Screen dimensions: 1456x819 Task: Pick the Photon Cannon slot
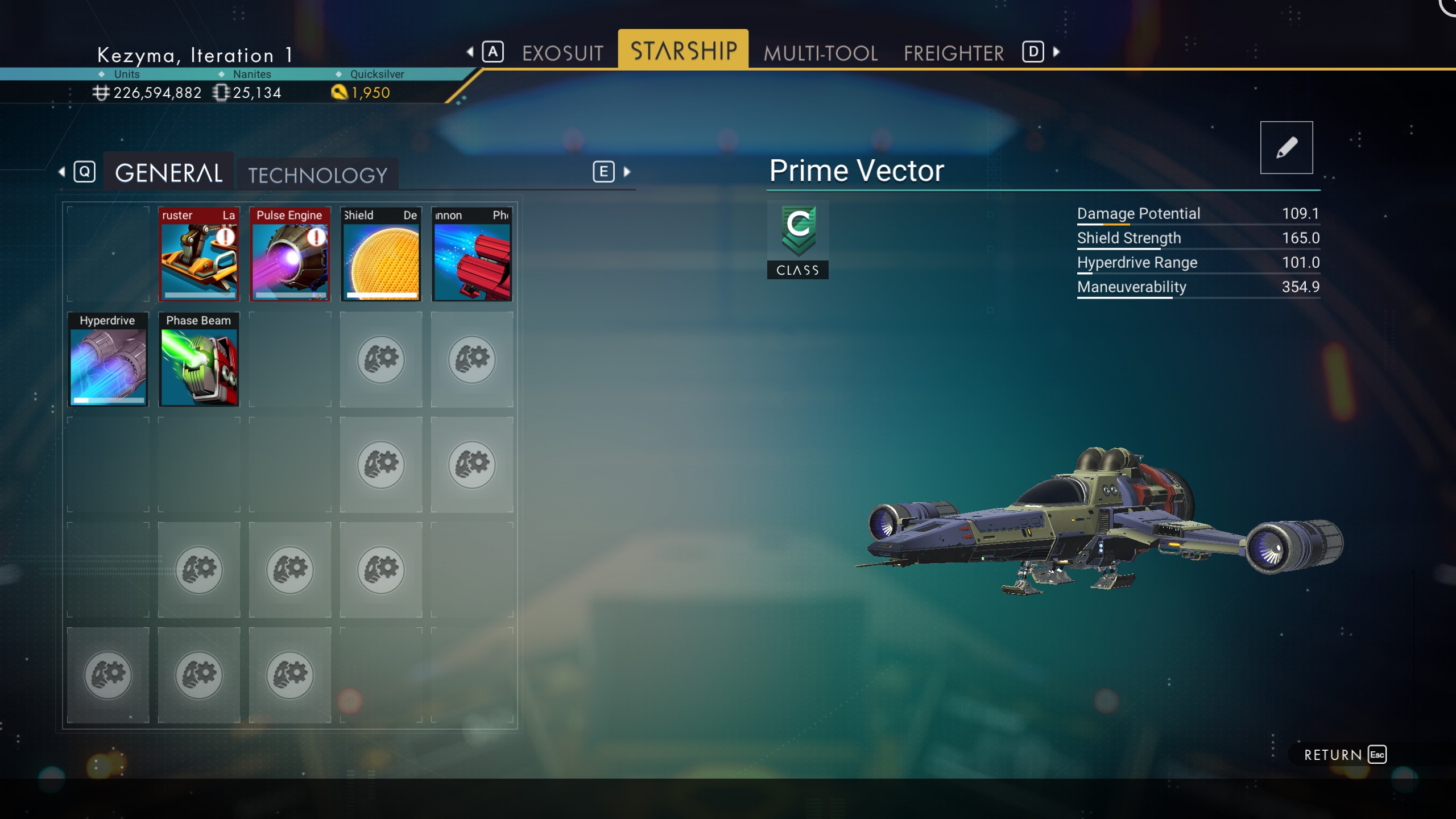(x=471, y=254)
